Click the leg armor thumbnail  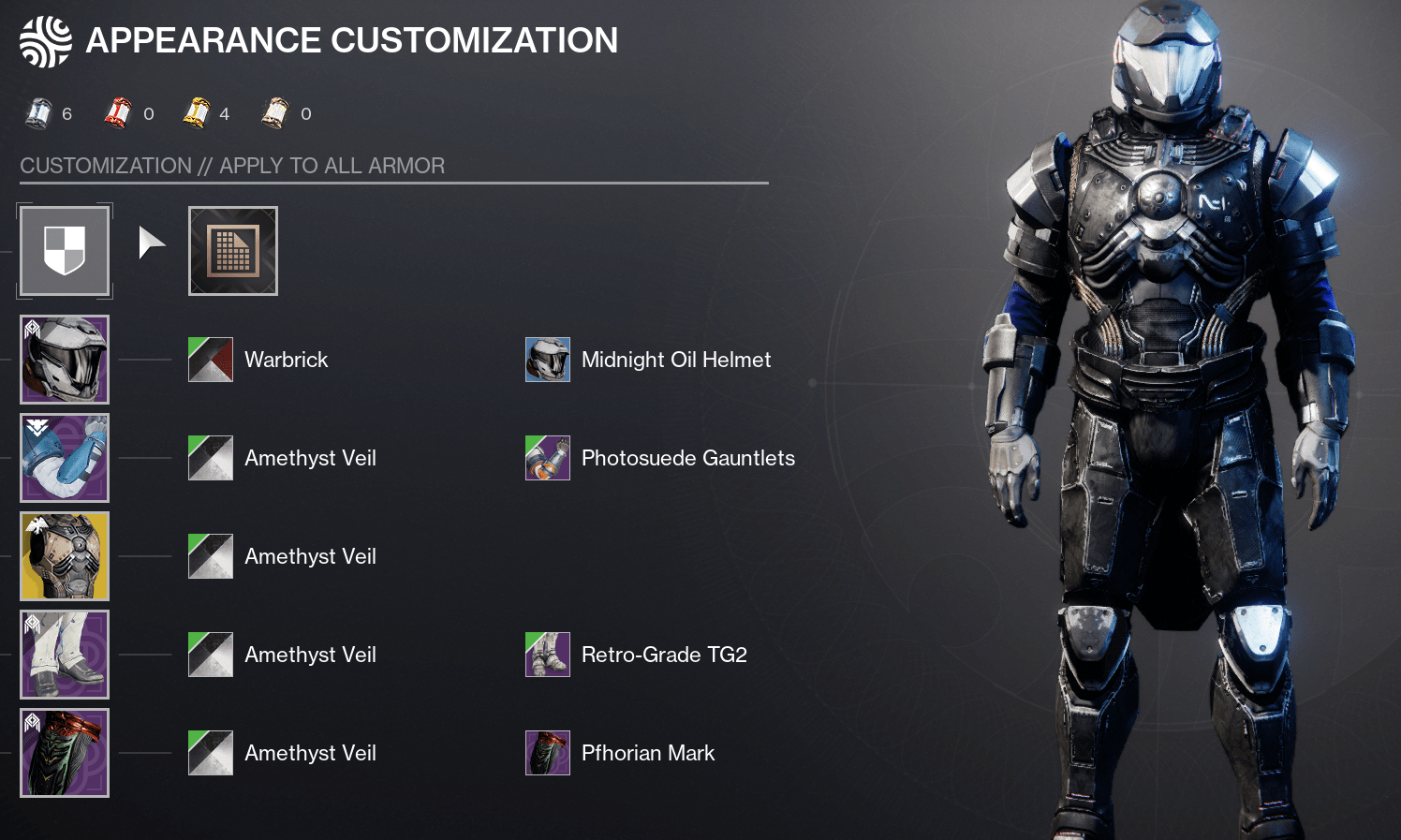[64, 655]
